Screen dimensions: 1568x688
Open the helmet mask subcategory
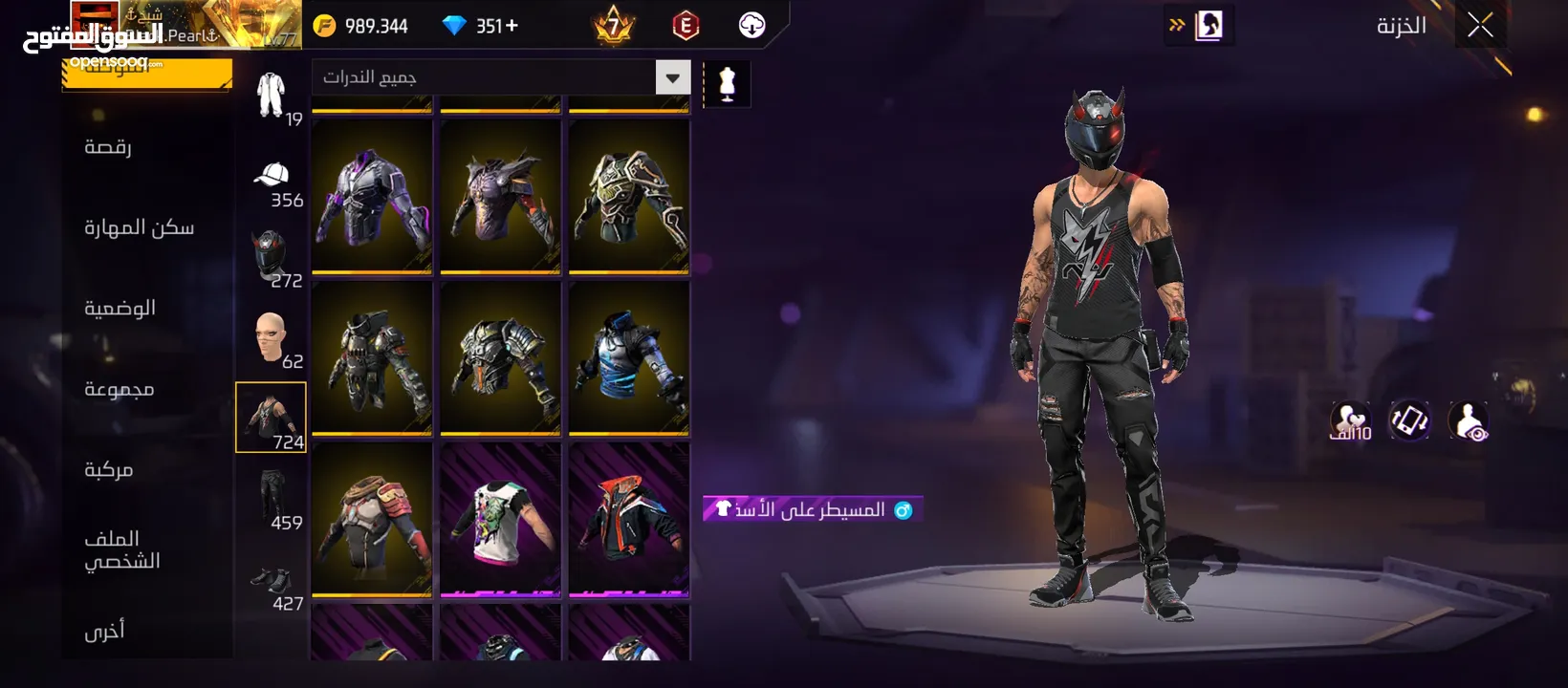[272, 257]
